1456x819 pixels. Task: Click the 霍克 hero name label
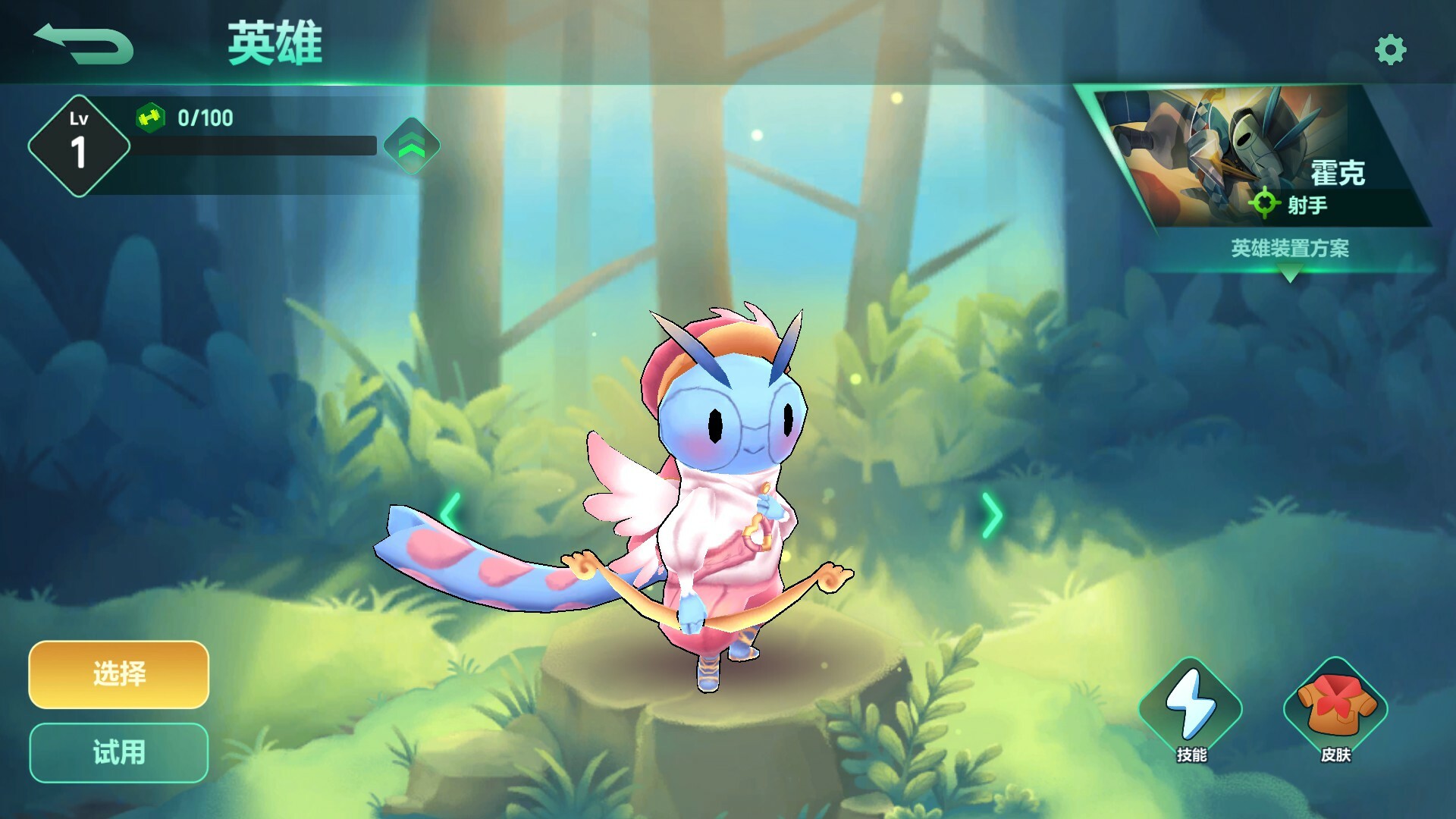coord(1338,173)
